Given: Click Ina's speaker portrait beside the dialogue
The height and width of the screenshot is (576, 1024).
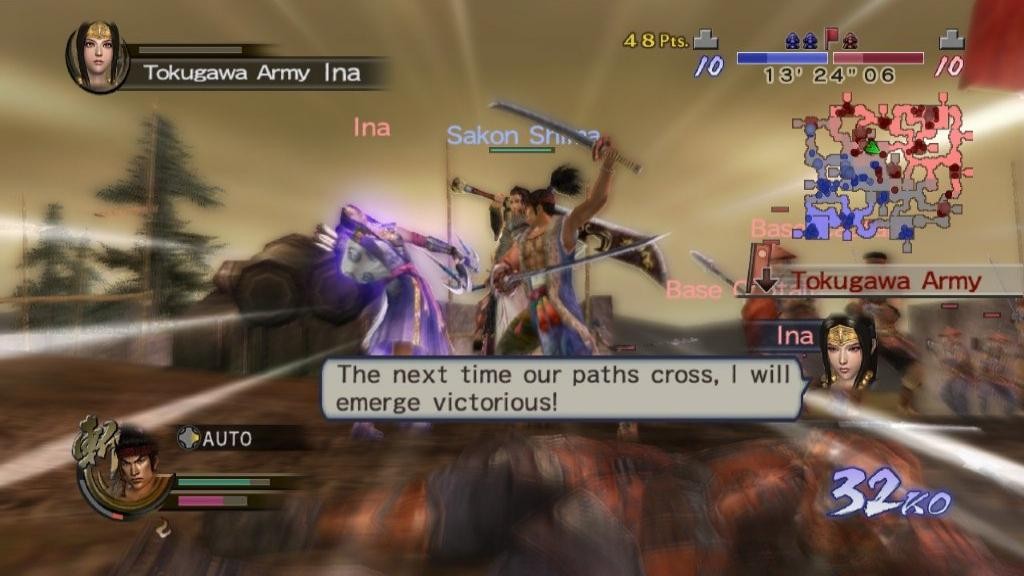Looking at the screenshot, I should click(x=847, y=353).
